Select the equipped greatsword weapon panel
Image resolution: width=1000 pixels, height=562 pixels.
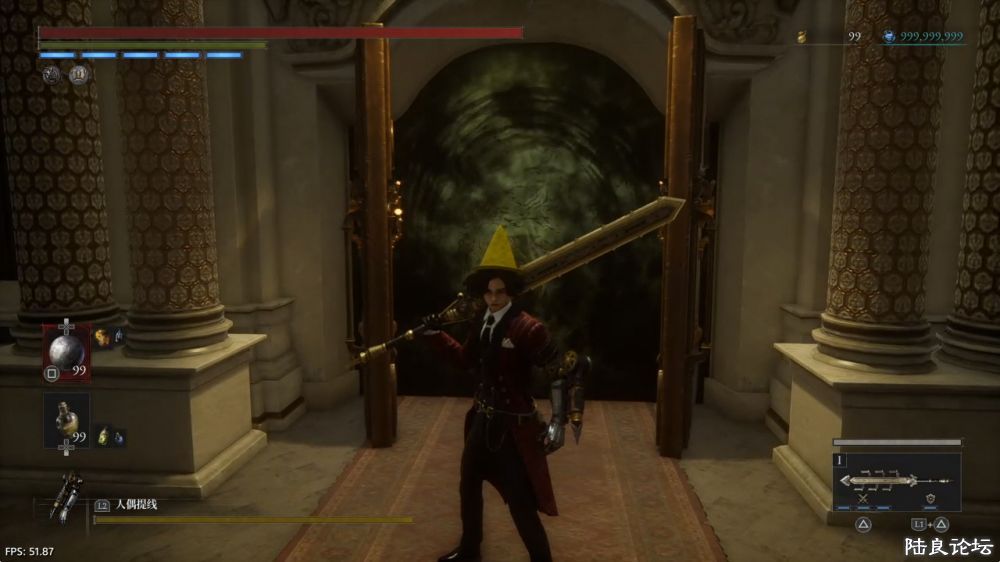point(895,479)
